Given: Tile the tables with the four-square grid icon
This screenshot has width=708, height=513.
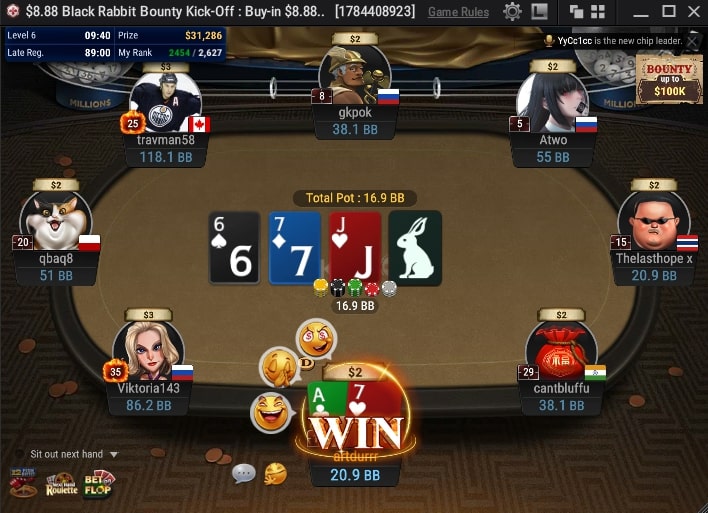Looking at the screenshot, I should pos(603,12).
